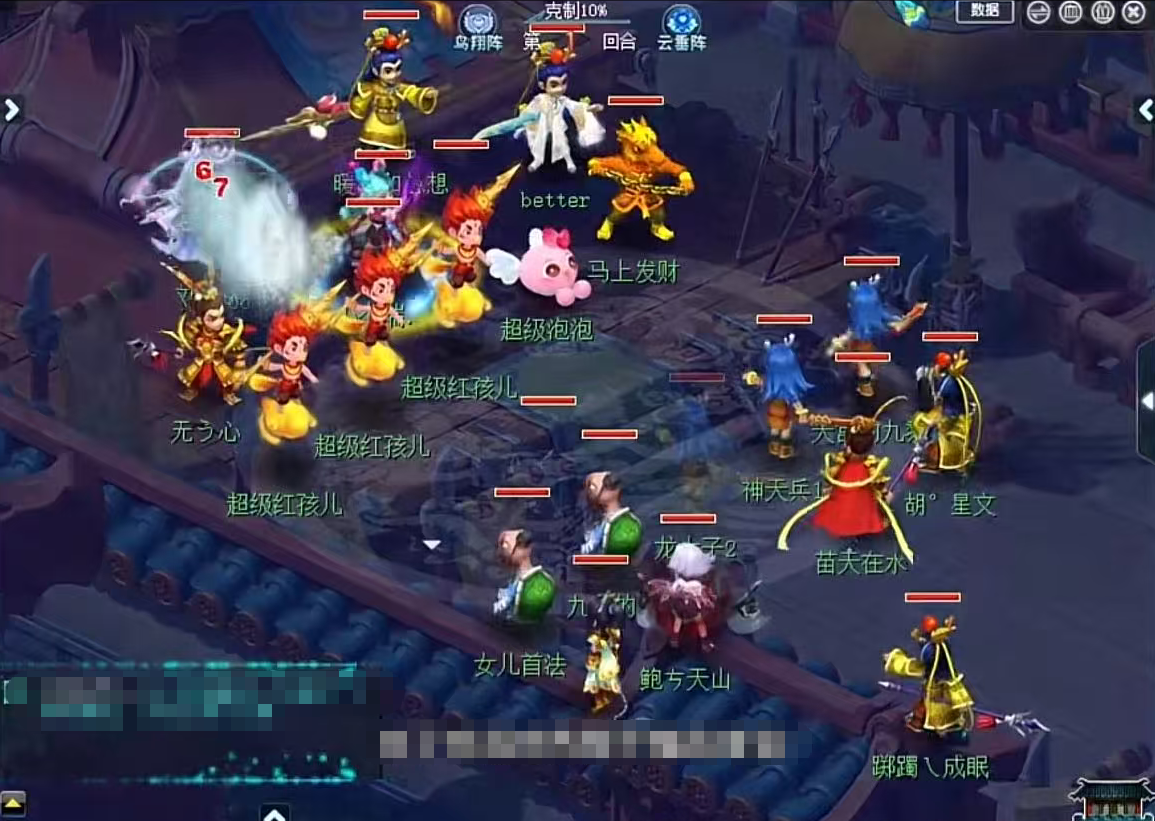Expand the left side panel arrow
This screenshot has width=1155, height=821.
(x=11, y=109)
